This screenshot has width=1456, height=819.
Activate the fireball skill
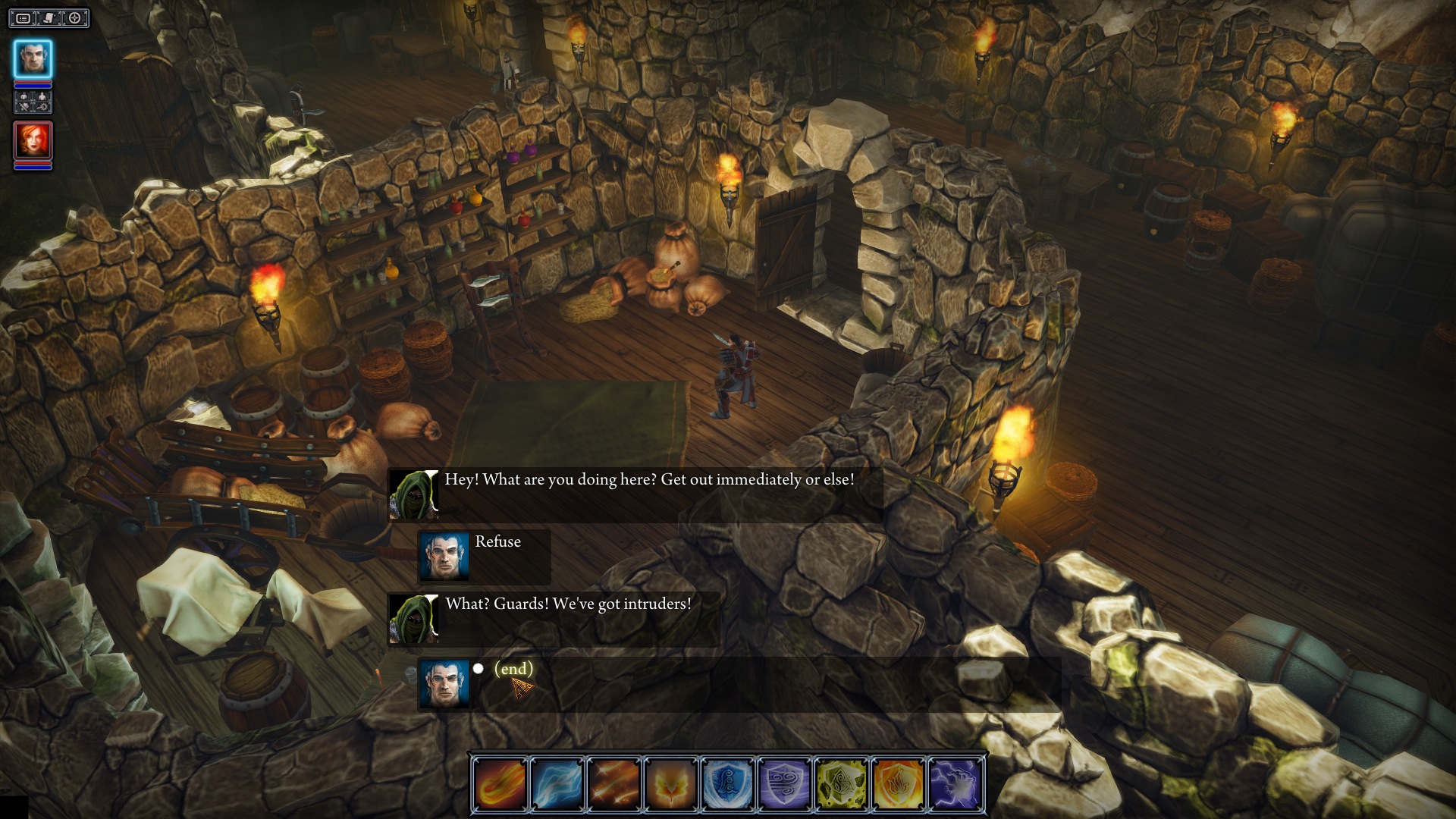click(x=501, y=784)
